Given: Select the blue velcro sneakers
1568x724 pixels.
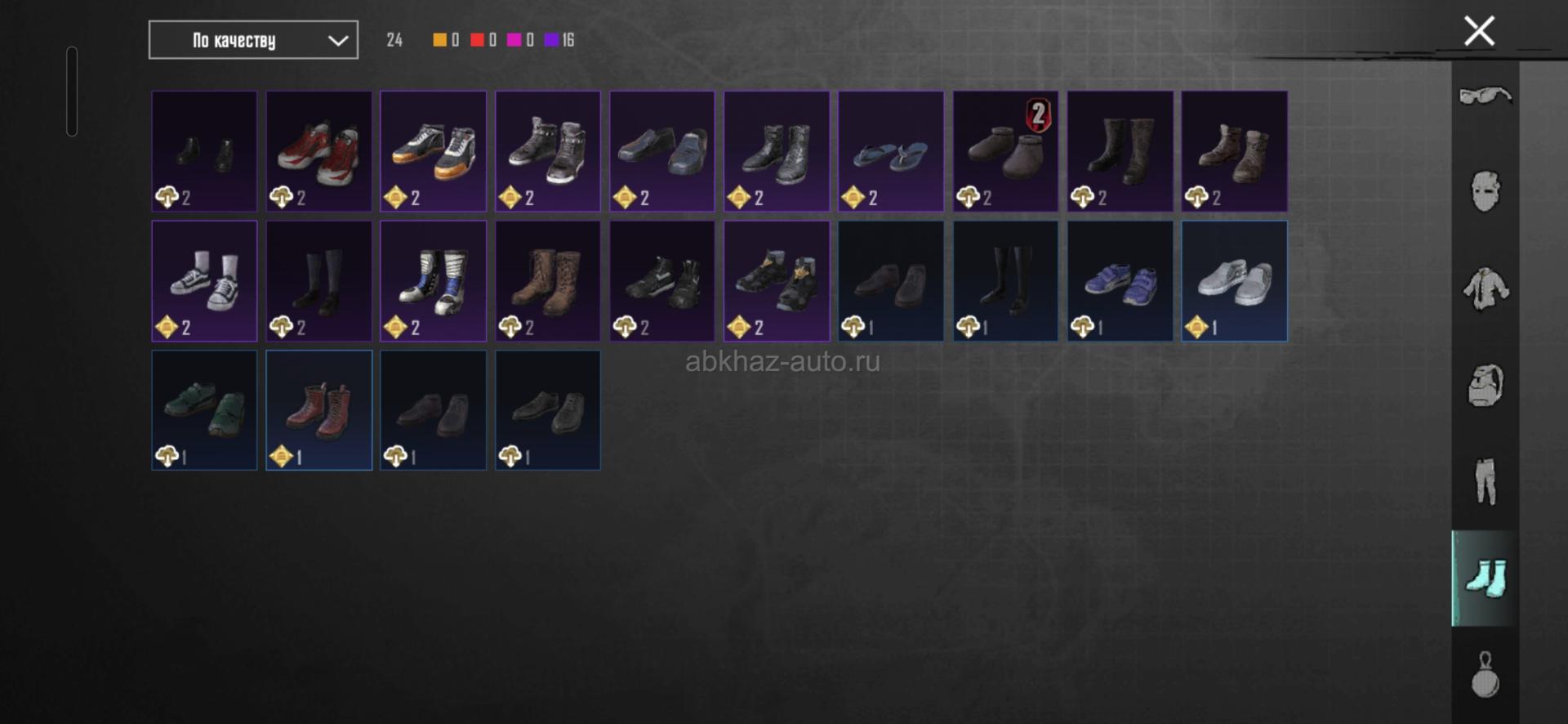Looking at the screenshot, I should tap(1120, 281).
